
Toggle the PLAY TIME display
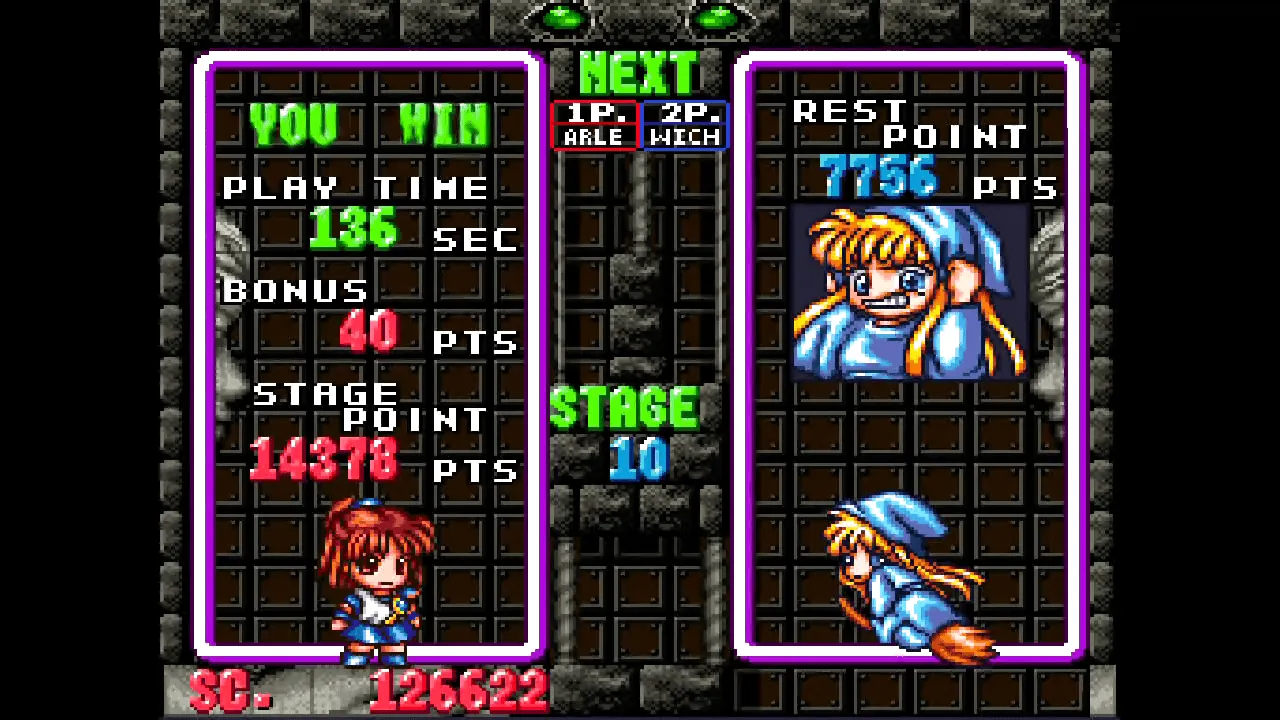[x=357, y=187]
